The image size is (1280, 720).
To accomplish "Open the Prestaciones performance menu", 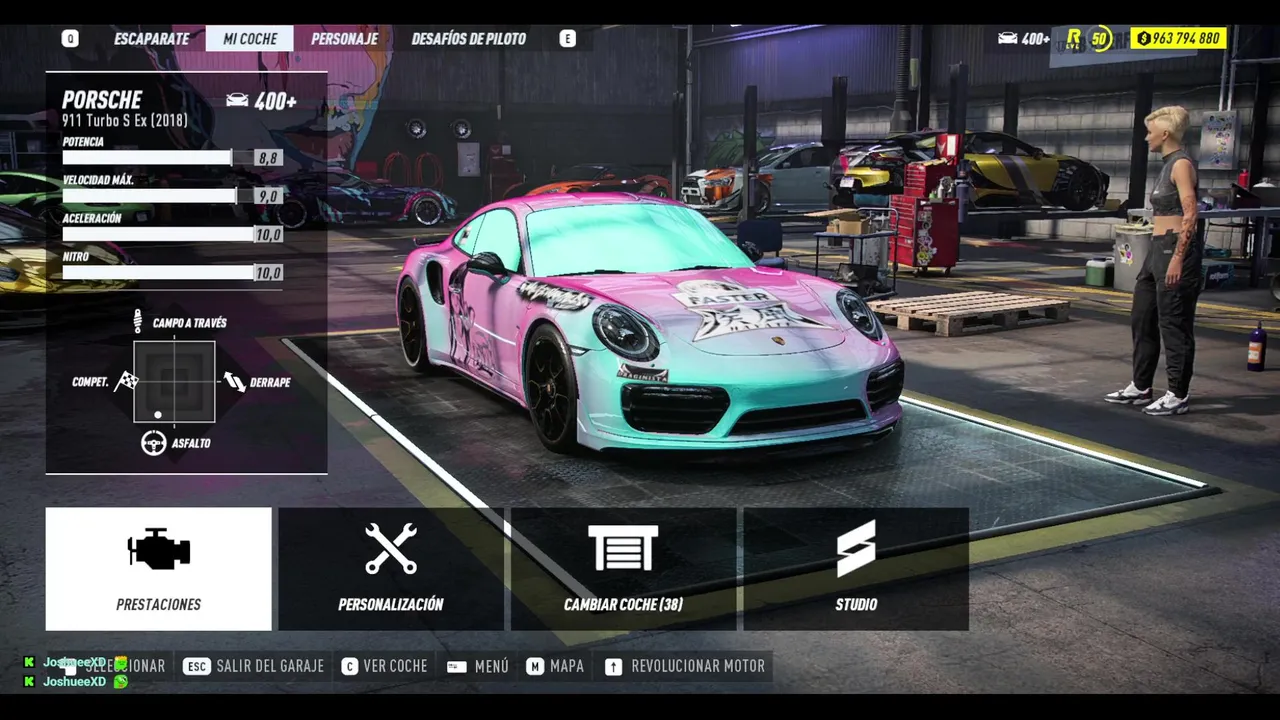I will (x=158, y=568).
